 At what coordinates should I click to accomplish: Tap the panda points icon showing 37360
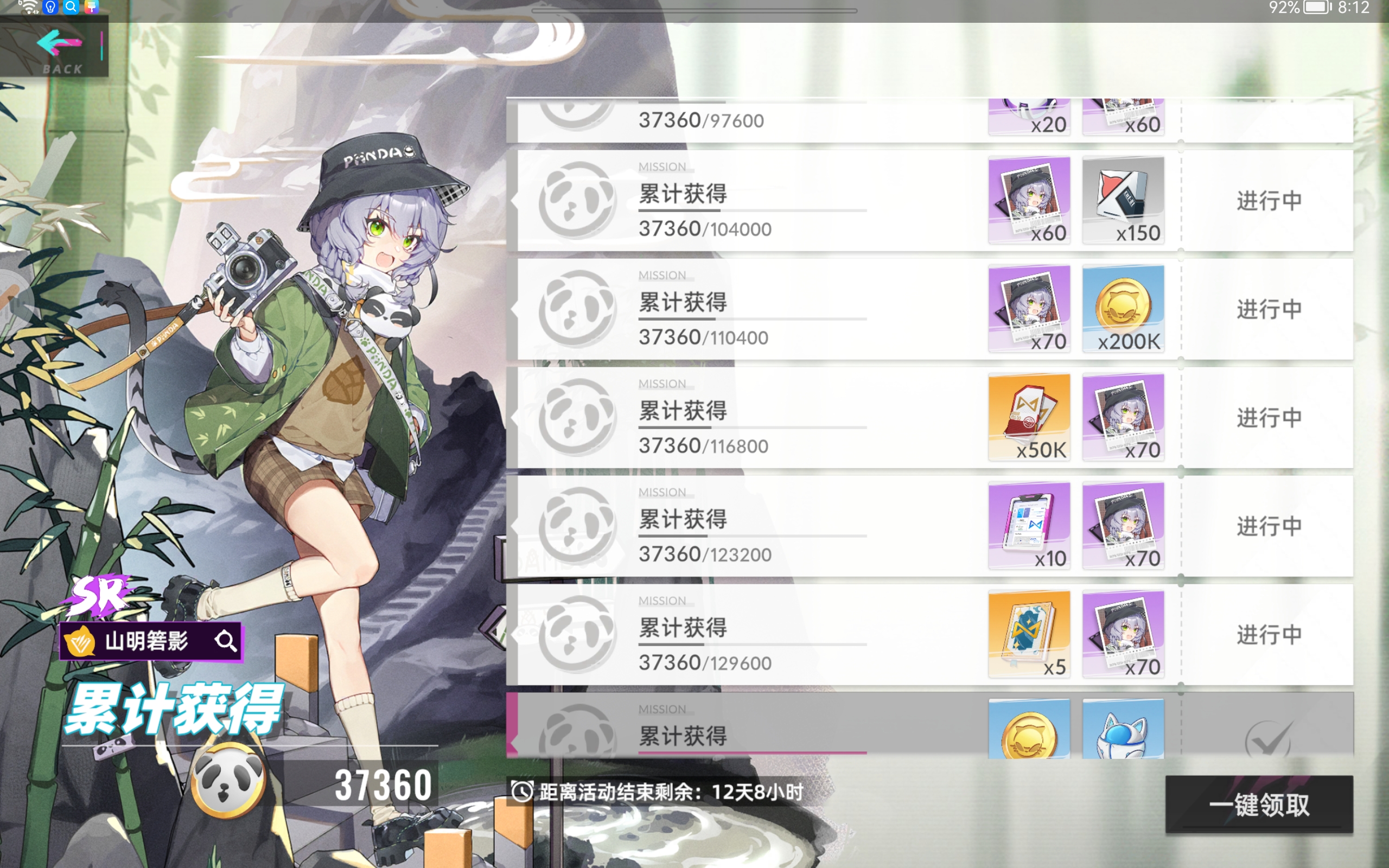point(226,783)
